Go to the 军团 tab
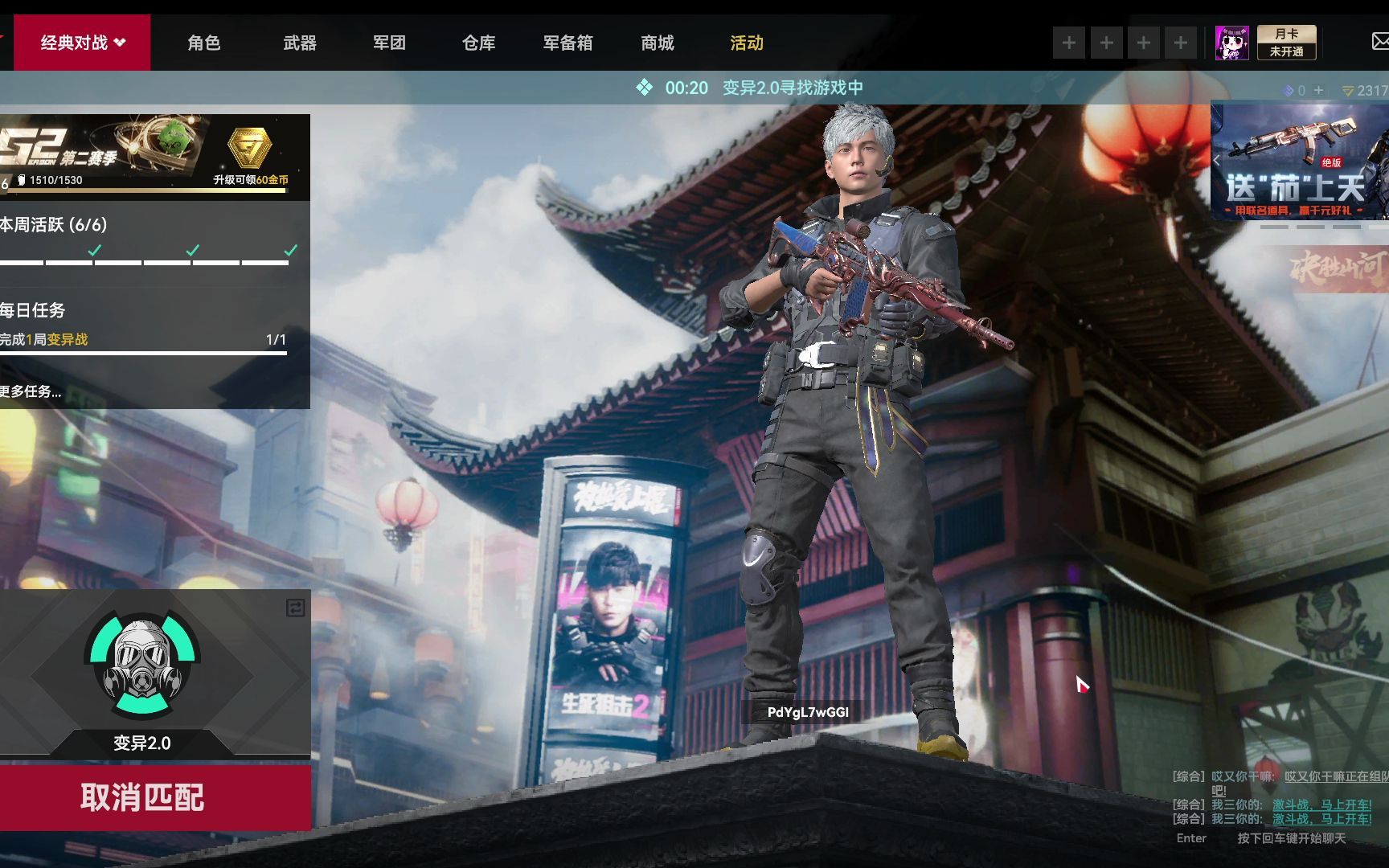The height and width of the screenshot is (868, 1389). (389, 43)
